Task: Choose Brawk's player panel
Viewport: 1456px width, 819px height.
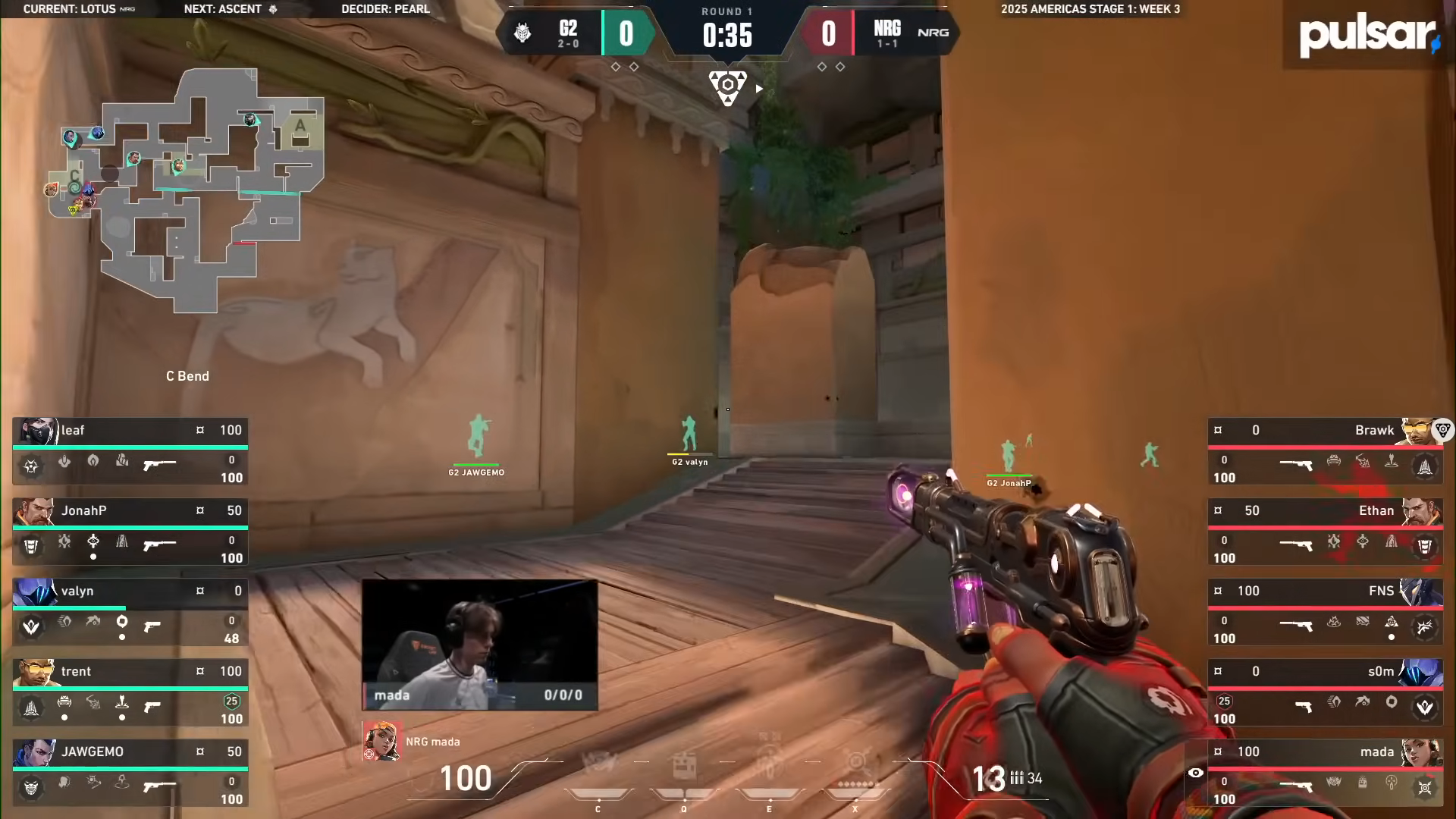Action: (1324, 451)
